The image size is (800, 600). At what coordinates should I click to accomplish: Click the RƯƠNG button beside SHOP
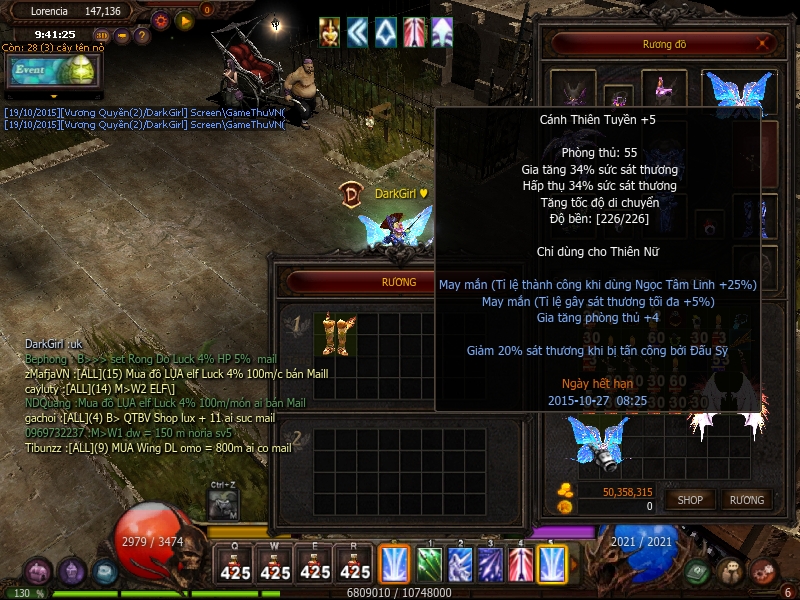click(x=746, y=499)
